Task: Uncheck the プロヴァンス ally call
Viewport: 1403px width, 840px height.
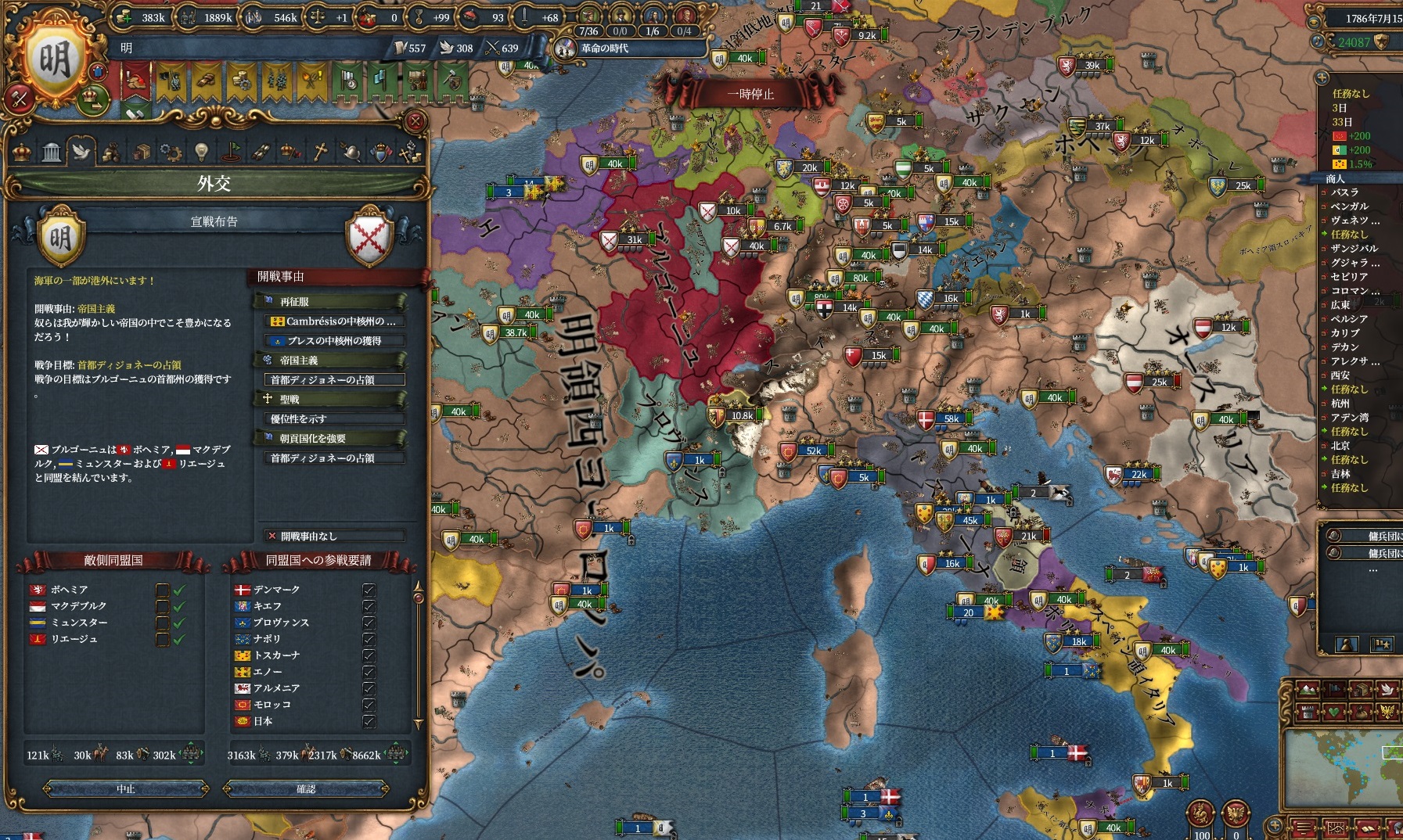Action: coord(369,623)
